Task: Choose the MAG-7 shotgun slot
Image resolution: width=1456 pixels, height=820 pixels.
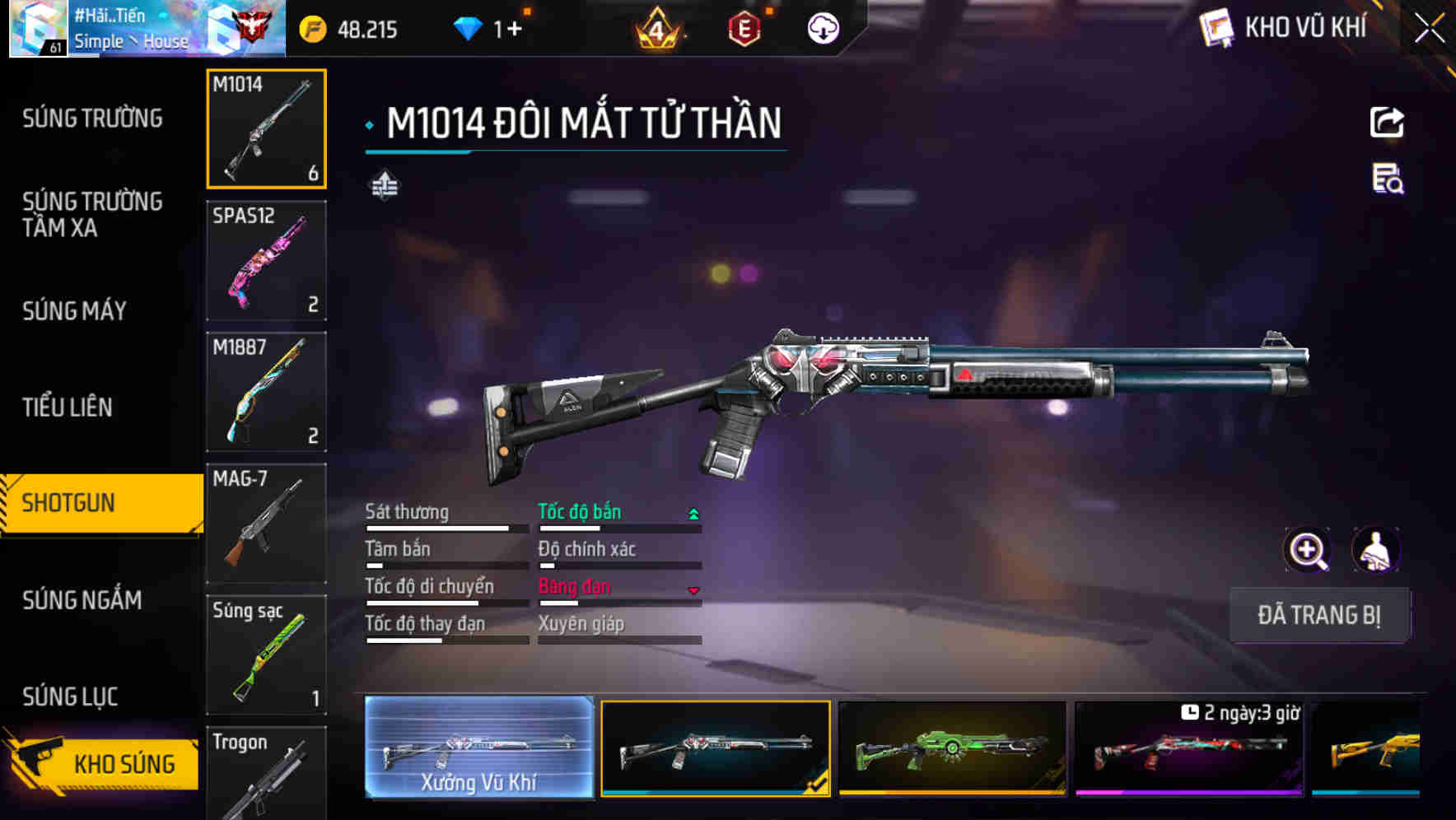Action: coord(266,524)
